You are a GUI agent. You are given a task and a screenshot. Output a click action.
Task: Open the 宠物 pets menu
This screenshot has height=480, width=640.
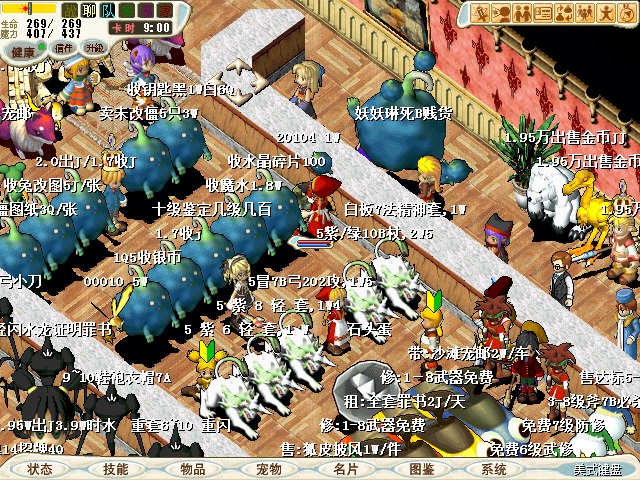[269, 468]
